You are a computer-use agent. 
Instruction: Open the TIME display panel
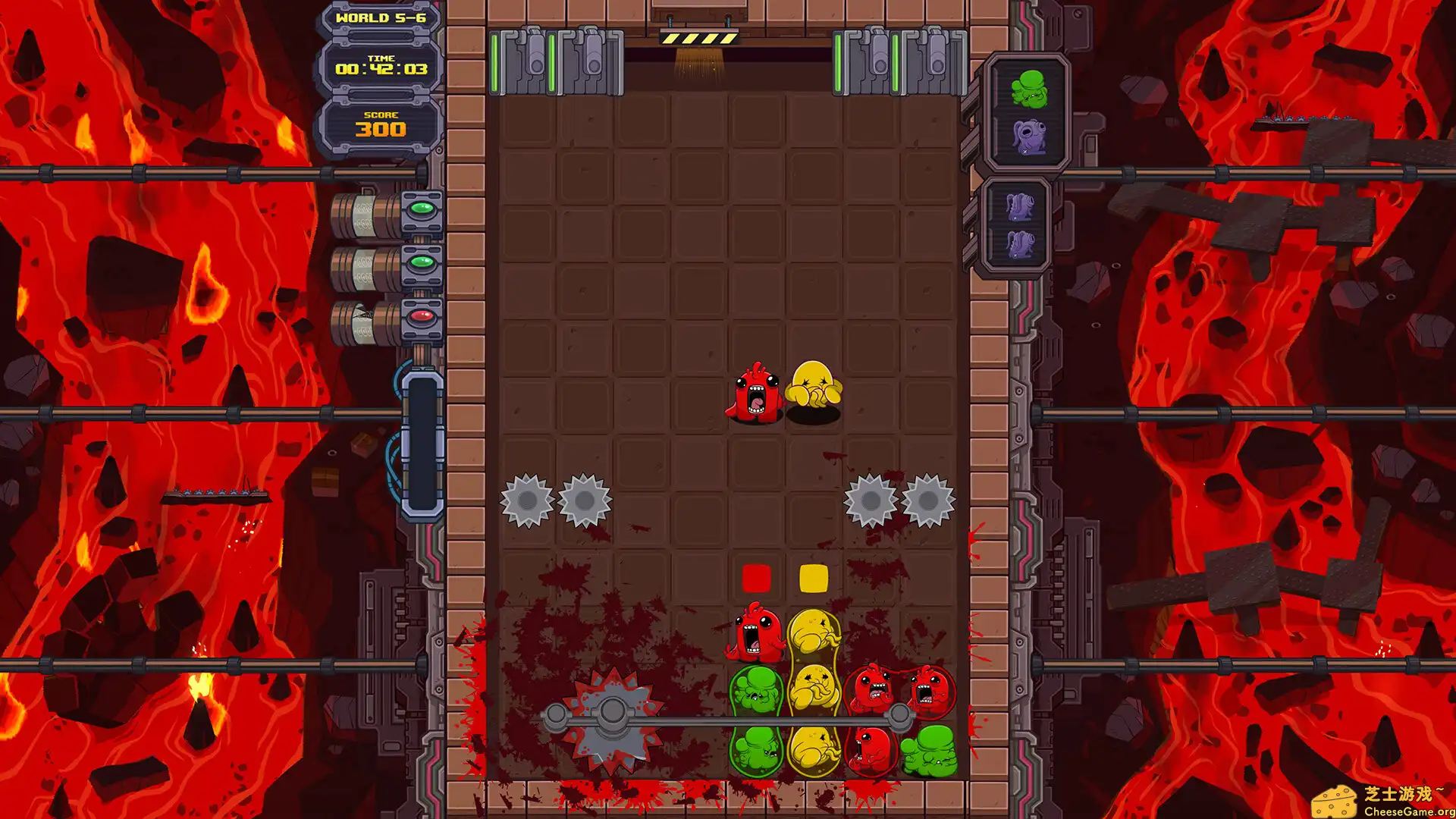(x=382, y=66)
